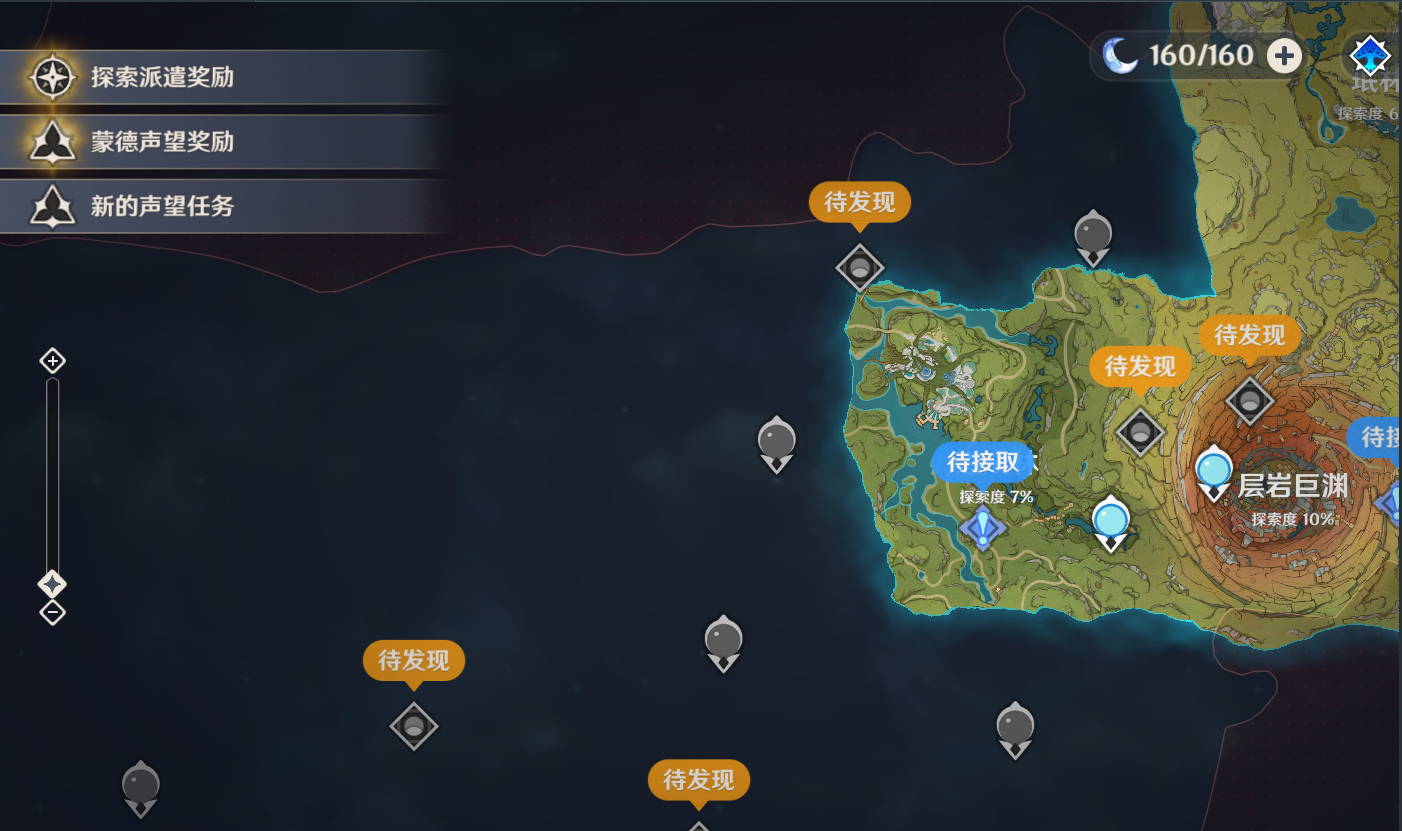This screenshot has height=831, width=1402.
Task: Add Original Resin with the plus button
Action: click(x=1285, y=55)
